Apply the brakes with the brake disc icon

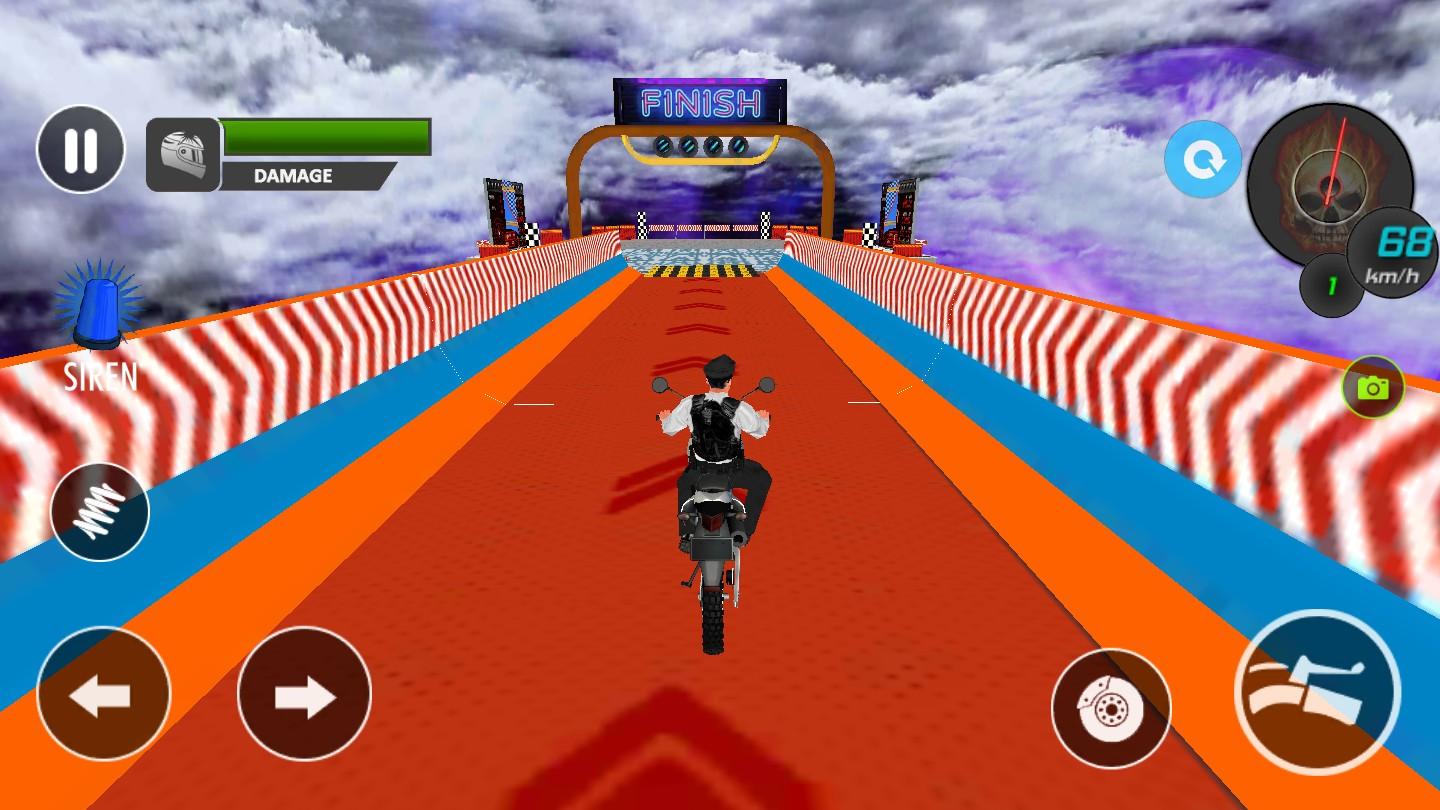click(1111, 707)
